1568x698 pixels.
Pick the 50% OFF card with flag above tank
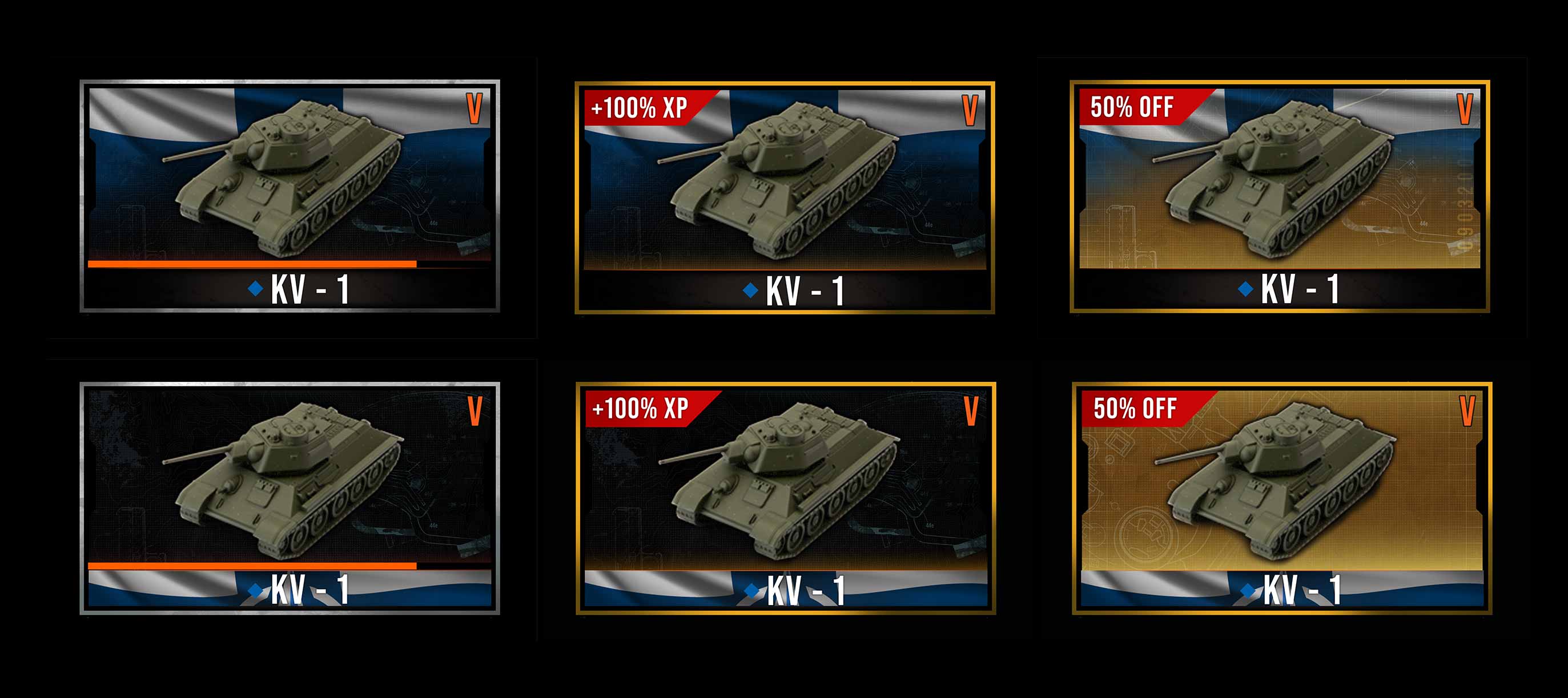coord(1280,196)
